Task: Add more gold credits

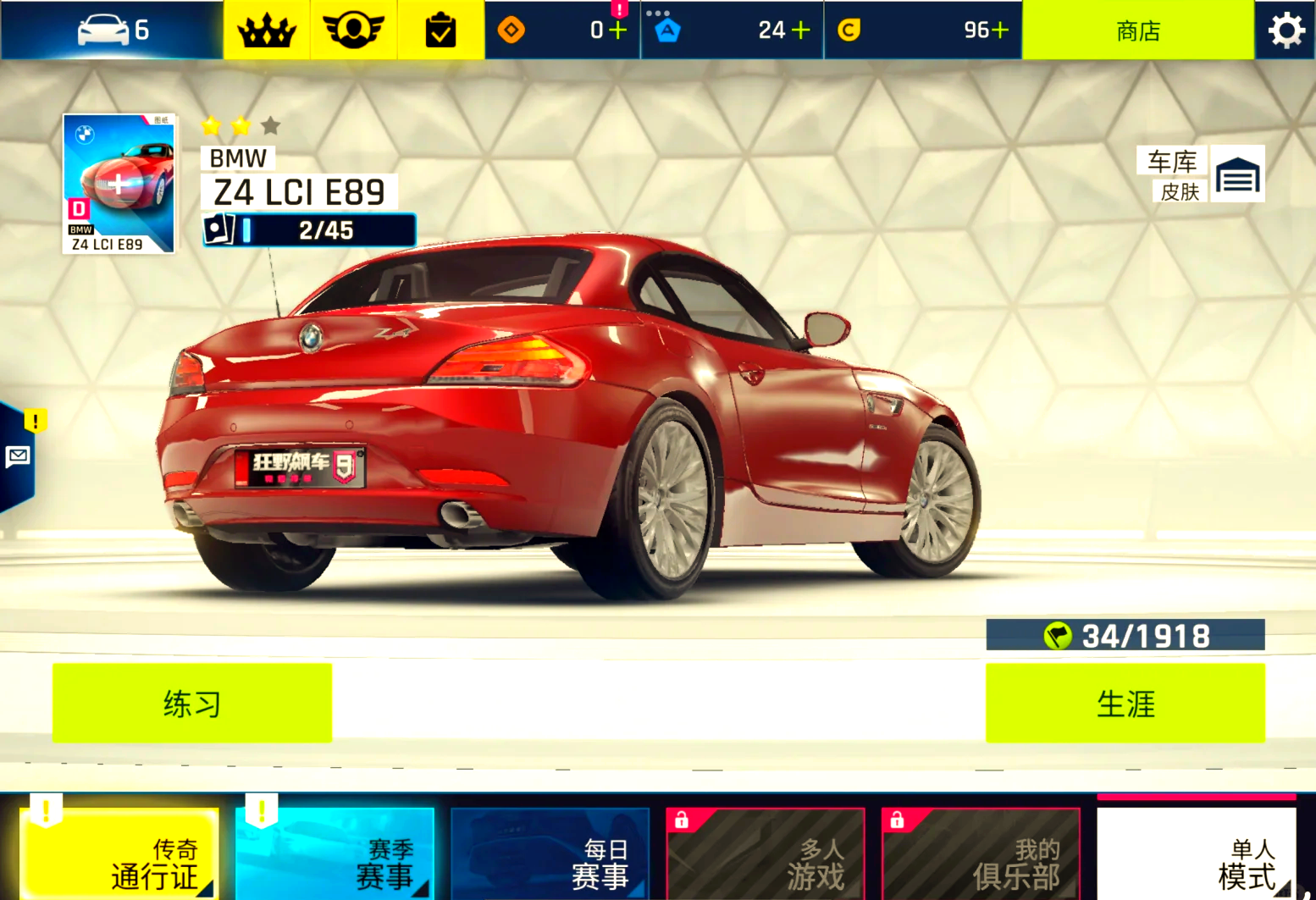Action: pyautogui.click(x=1000, y=30)
